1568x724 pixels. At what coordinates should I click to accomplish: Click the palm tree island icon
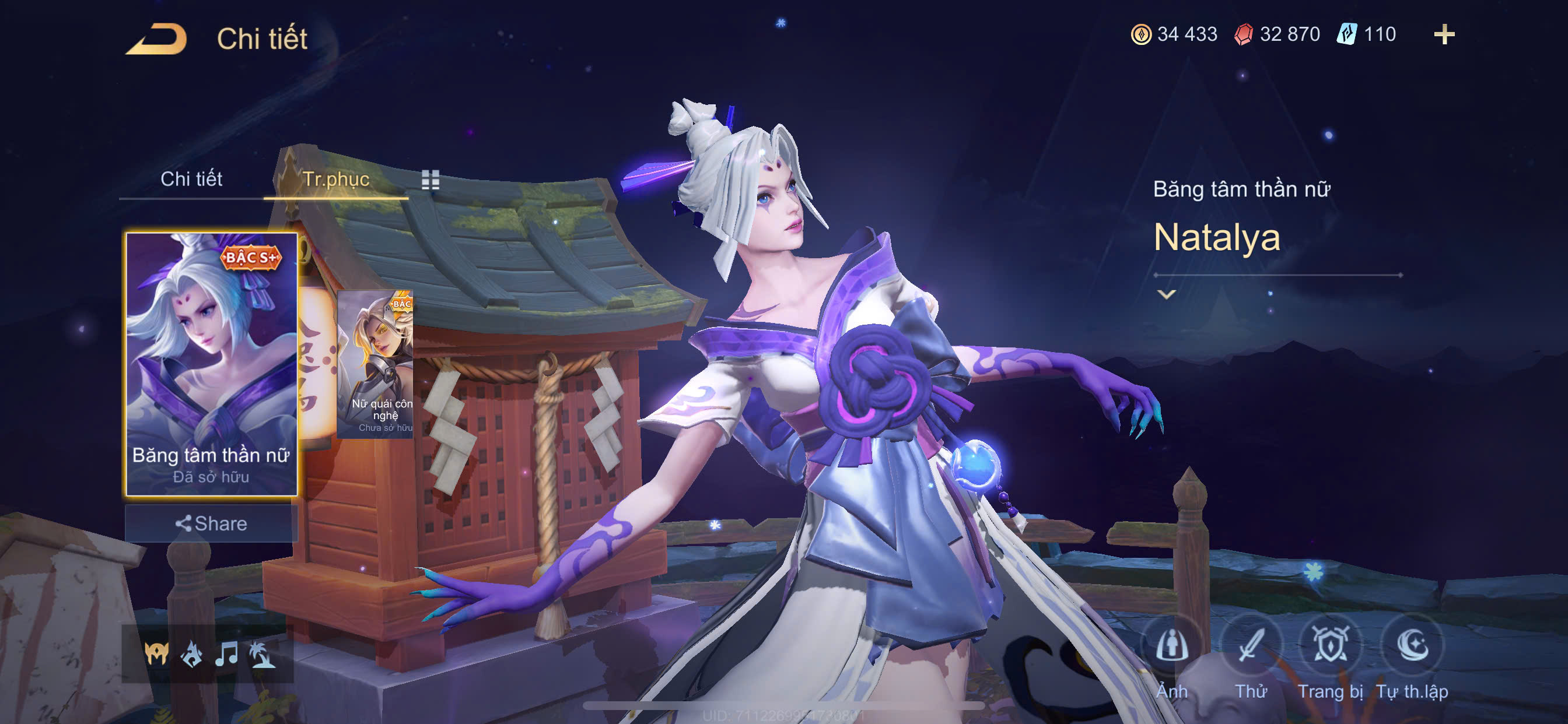click(262, 654)
